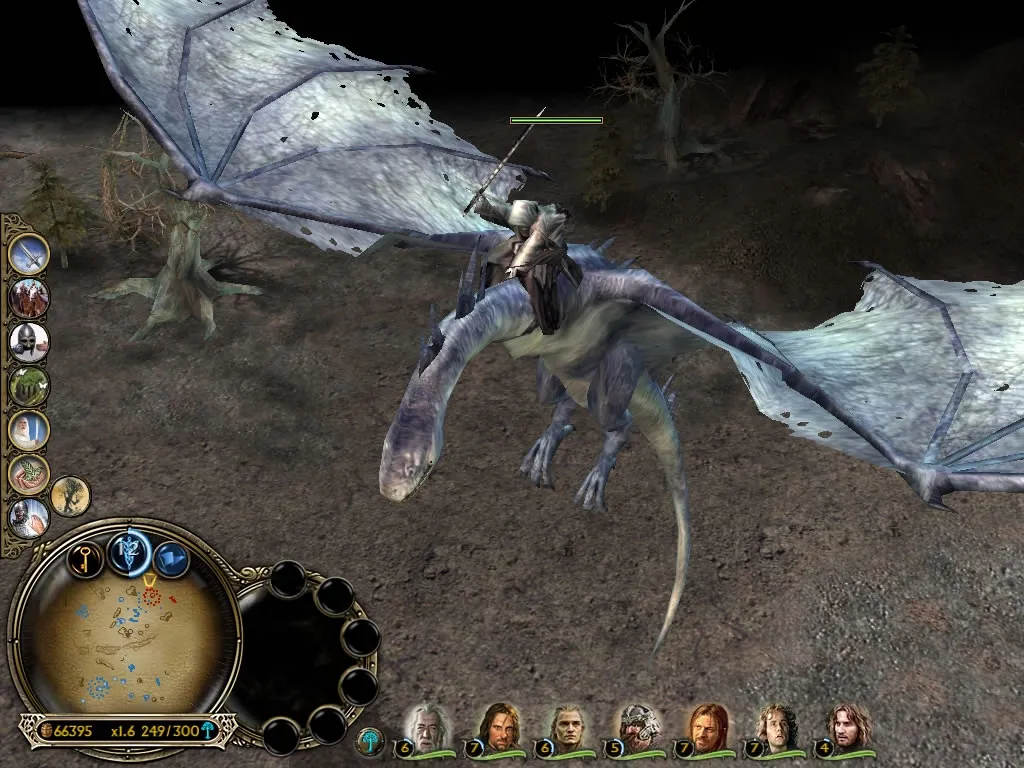Select Aragorn's hero portrait
Image resolution: width=1024 pixels, height=768 pixels.
pyautogui.click(x=497, y=727)
